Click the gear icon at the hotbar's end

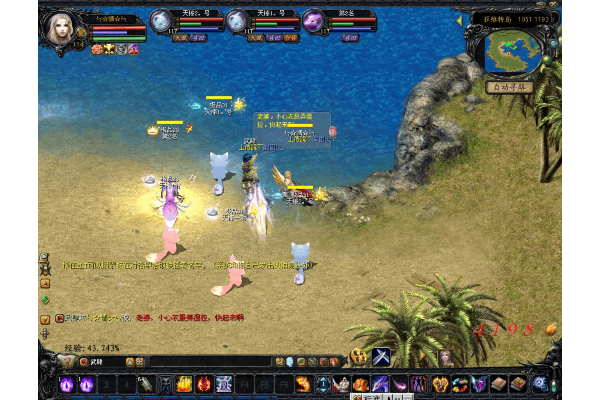click(x=540, y=384)
